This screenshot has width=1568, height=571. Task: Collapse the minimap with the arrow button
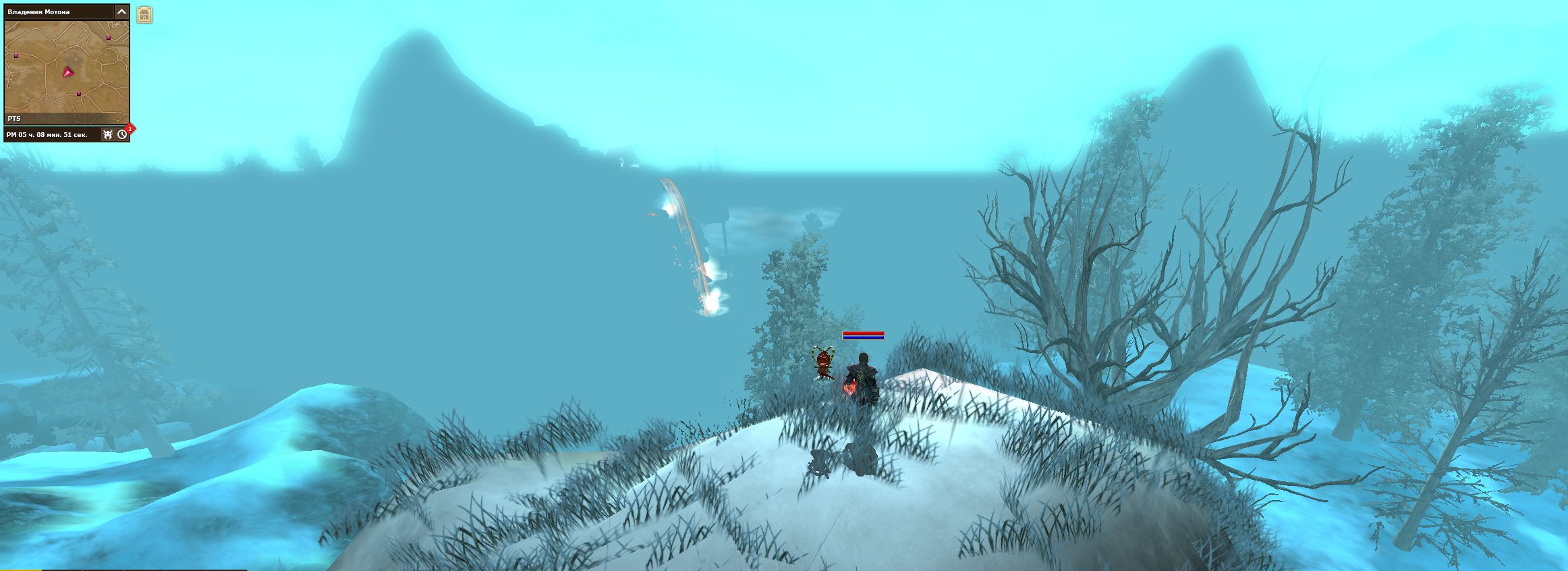point(121,11)
